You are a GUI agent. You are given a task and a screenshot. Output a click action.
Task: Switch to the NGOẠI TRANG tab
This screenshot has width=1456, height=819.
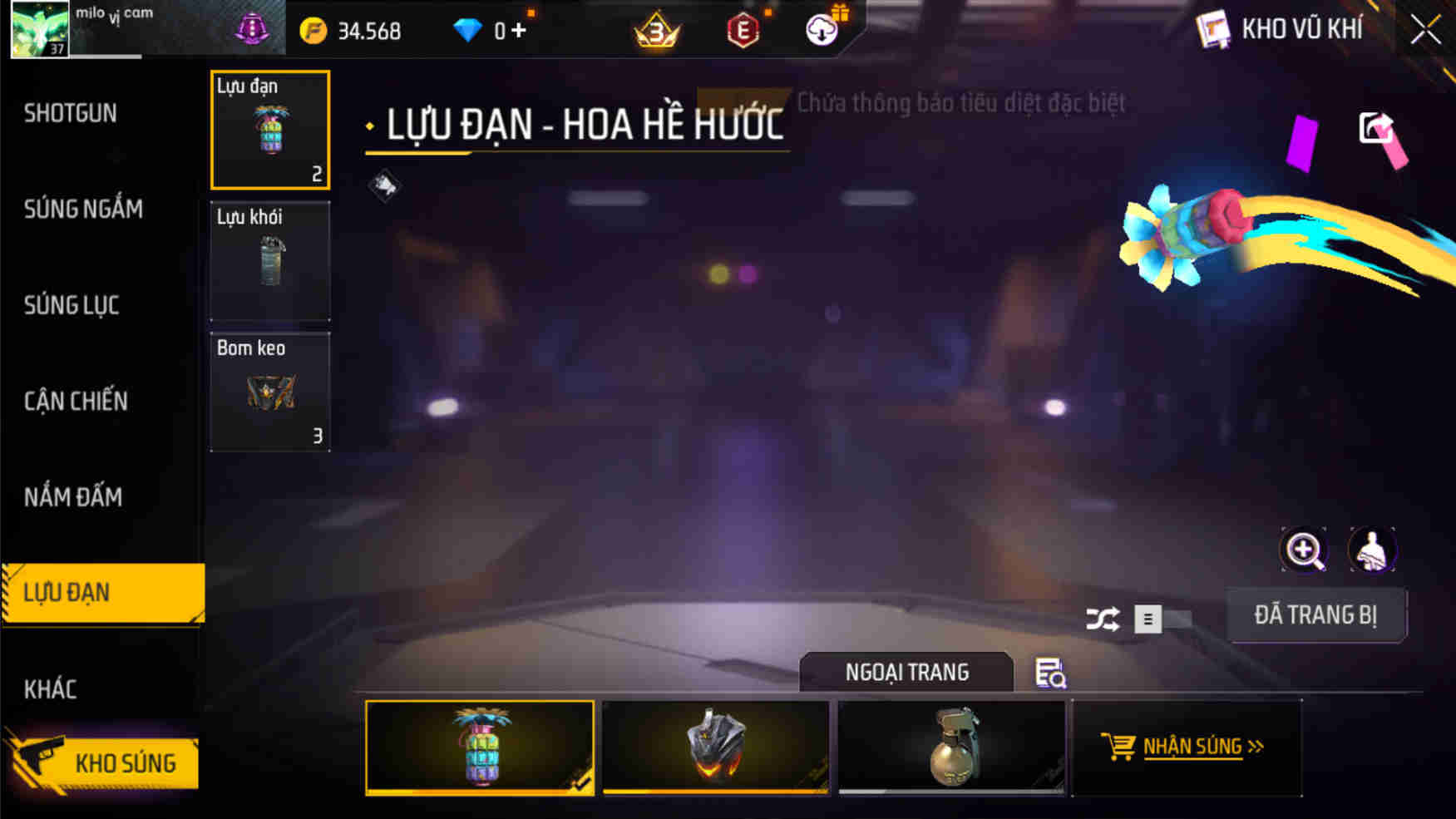coord(906,672)
